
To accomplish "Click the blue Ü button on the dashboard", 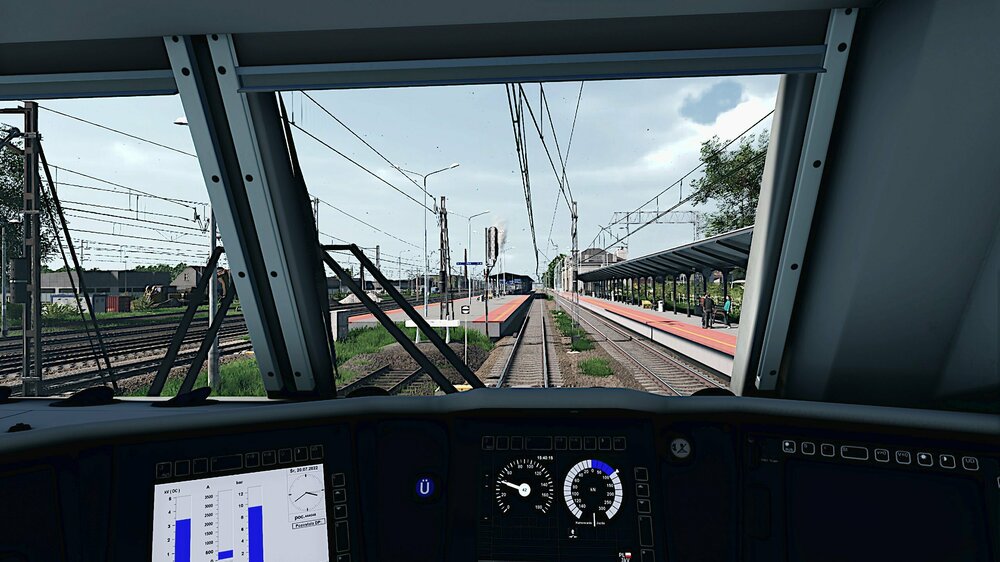I will point(425,488).
